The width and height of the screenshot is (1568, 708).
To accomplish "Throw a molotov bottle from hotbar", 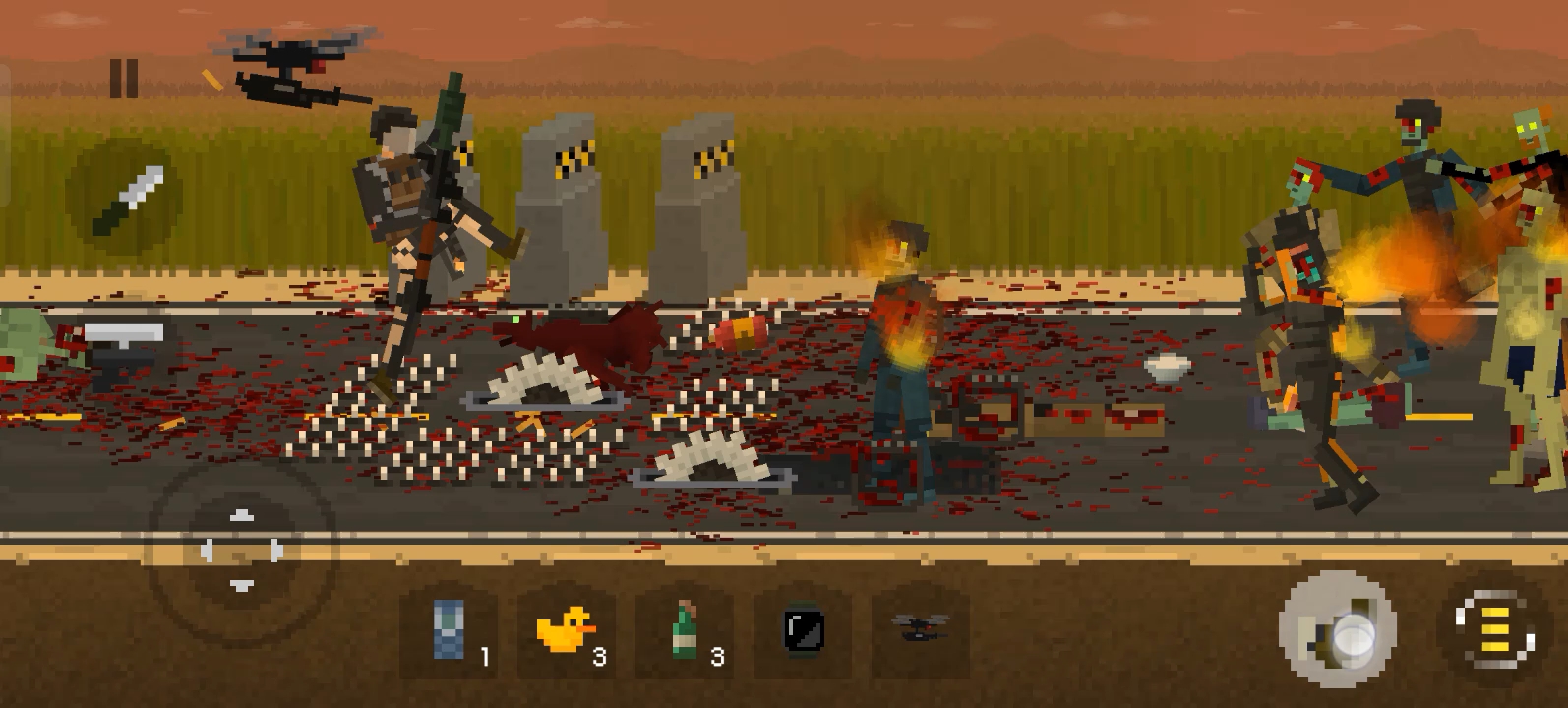I will point(685,630).
